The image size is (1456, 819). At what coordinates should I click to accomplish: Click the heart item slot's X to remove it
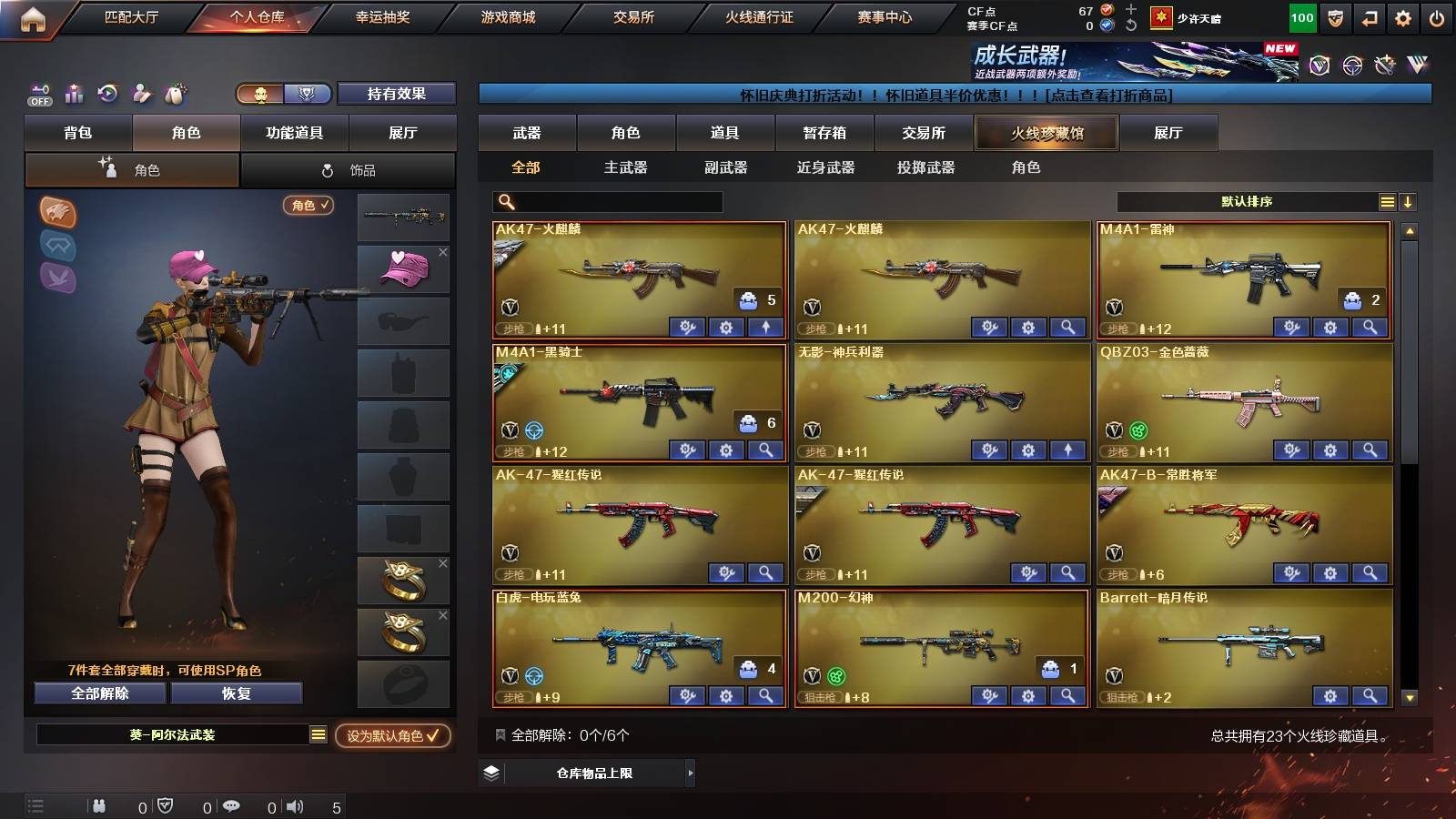tap(445, 252)
